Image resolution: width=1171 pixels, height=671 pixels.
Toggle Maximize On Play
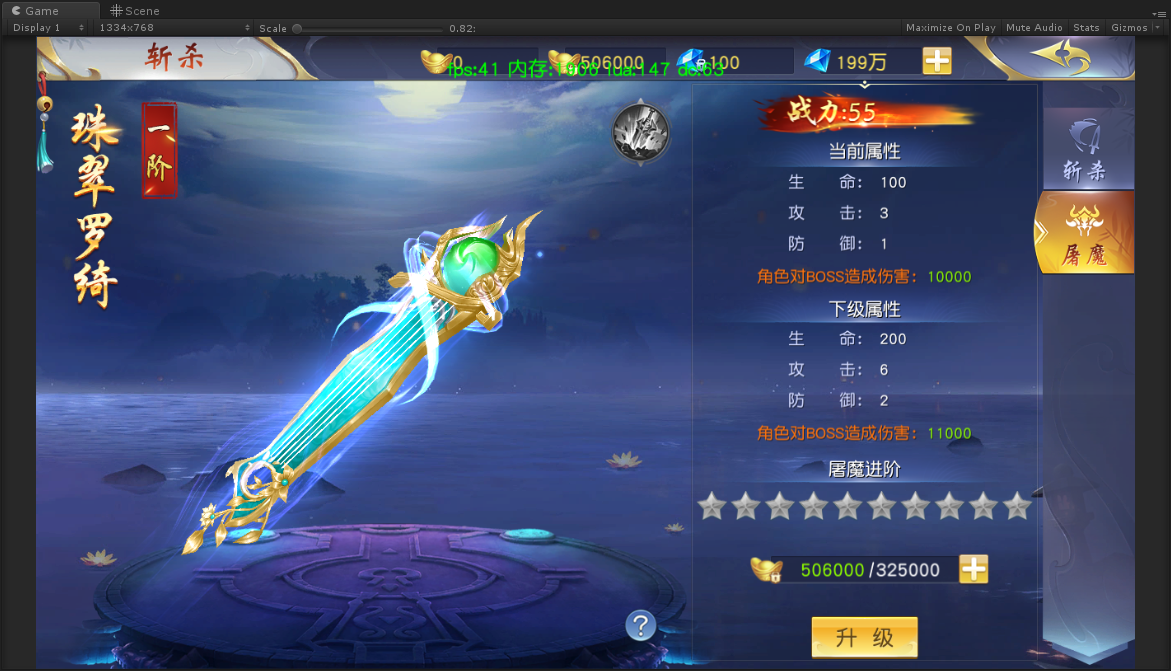click(950, 28)
